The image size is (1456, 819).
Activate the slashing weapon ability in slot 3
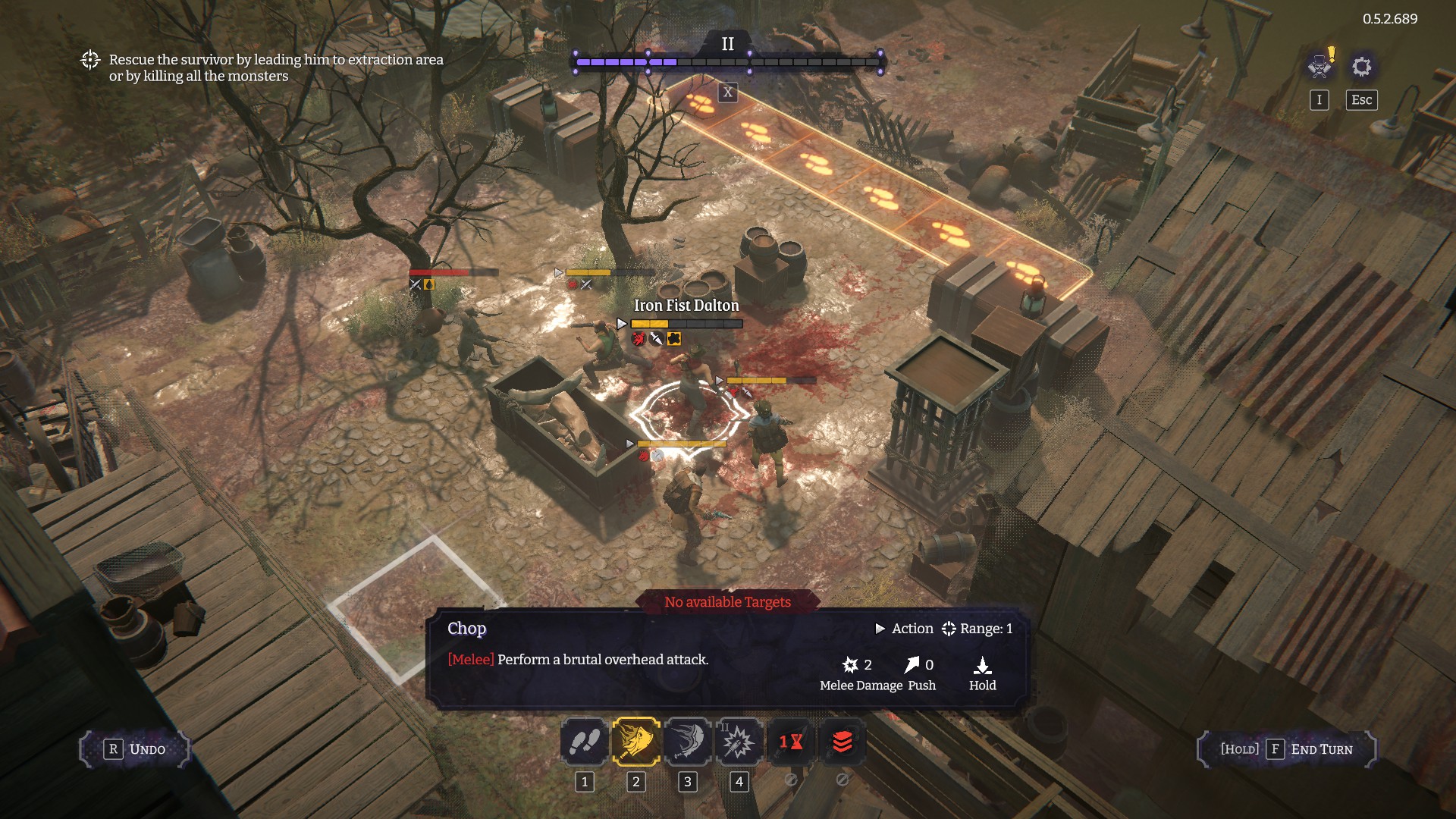686,743
